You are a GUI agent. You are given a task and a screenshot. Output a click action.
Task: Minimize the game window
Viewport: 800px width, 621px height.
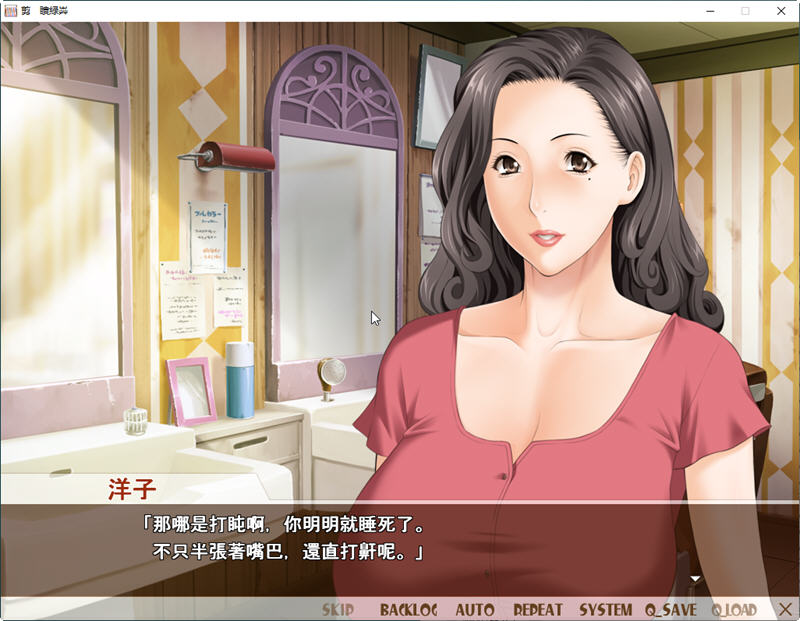point(708,10)
